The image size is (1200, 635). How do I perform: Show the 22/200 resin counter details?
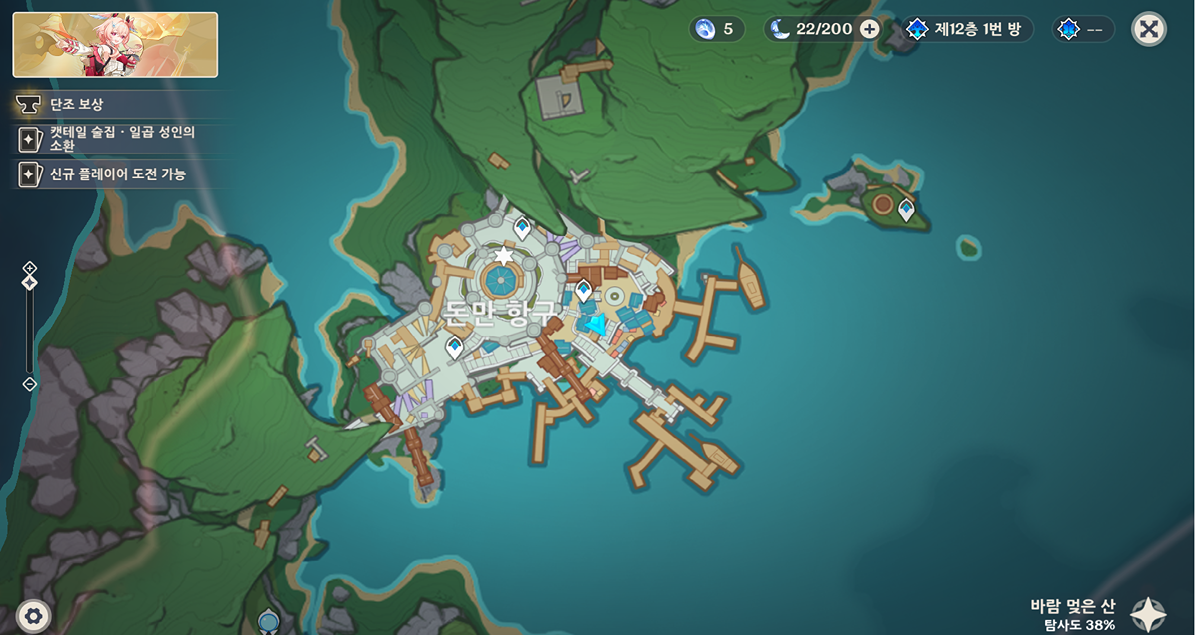822,29
